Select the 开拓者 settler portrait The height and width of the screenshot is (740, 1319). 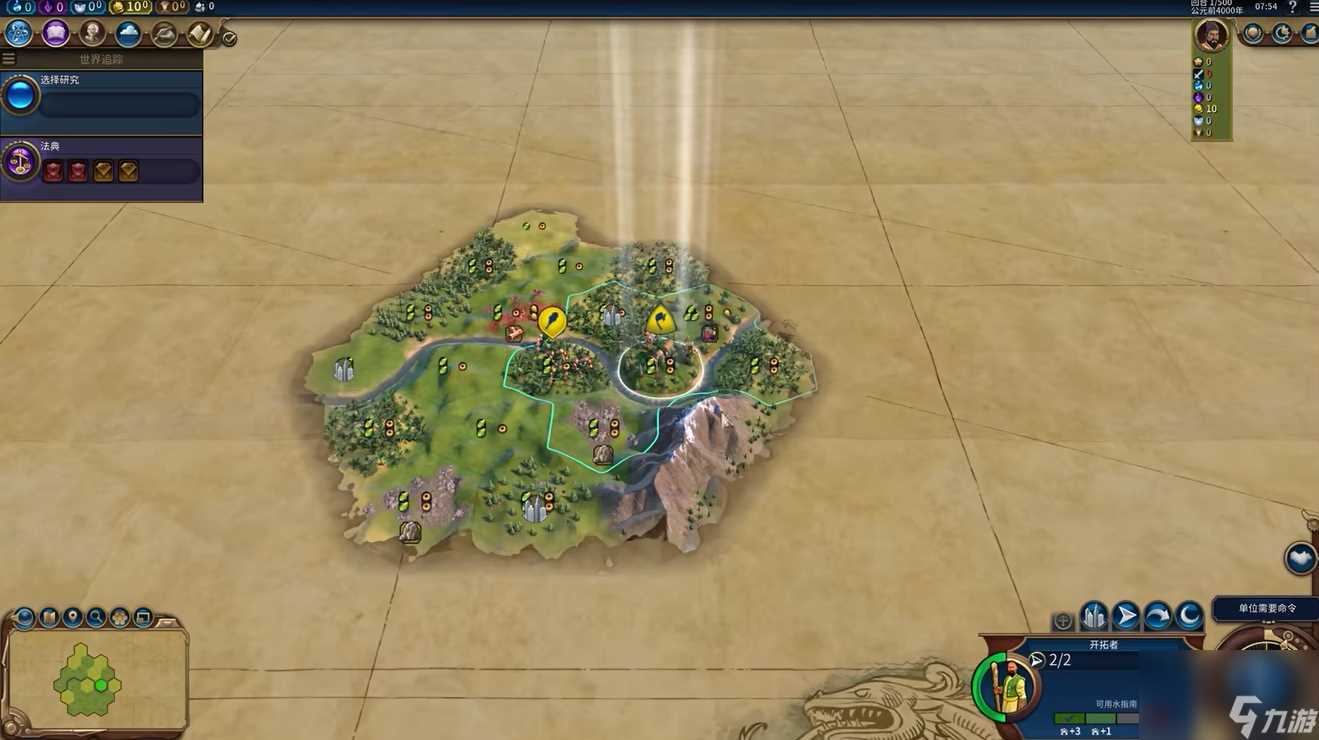tap(1007, 686)
